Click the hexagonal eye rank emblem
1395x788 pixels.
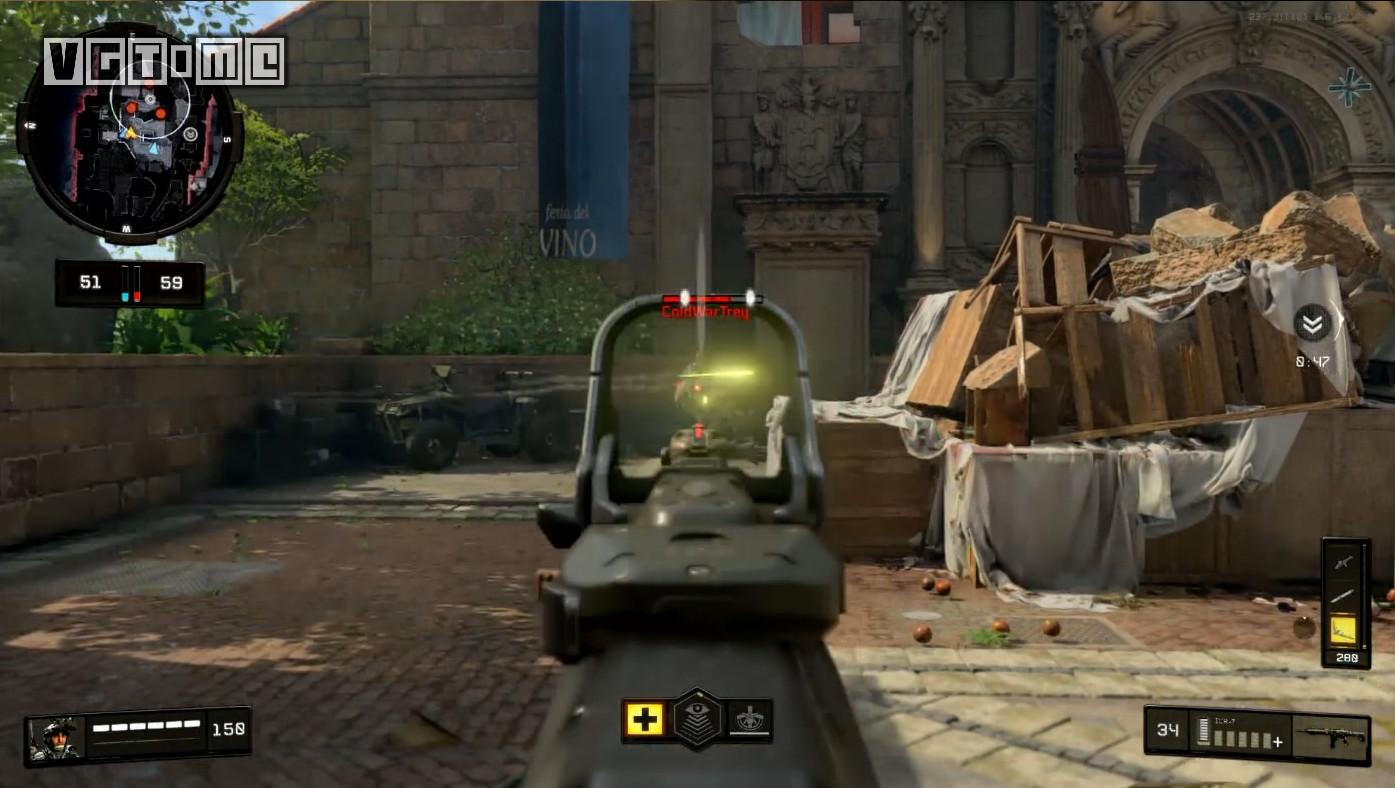point(697,719)
